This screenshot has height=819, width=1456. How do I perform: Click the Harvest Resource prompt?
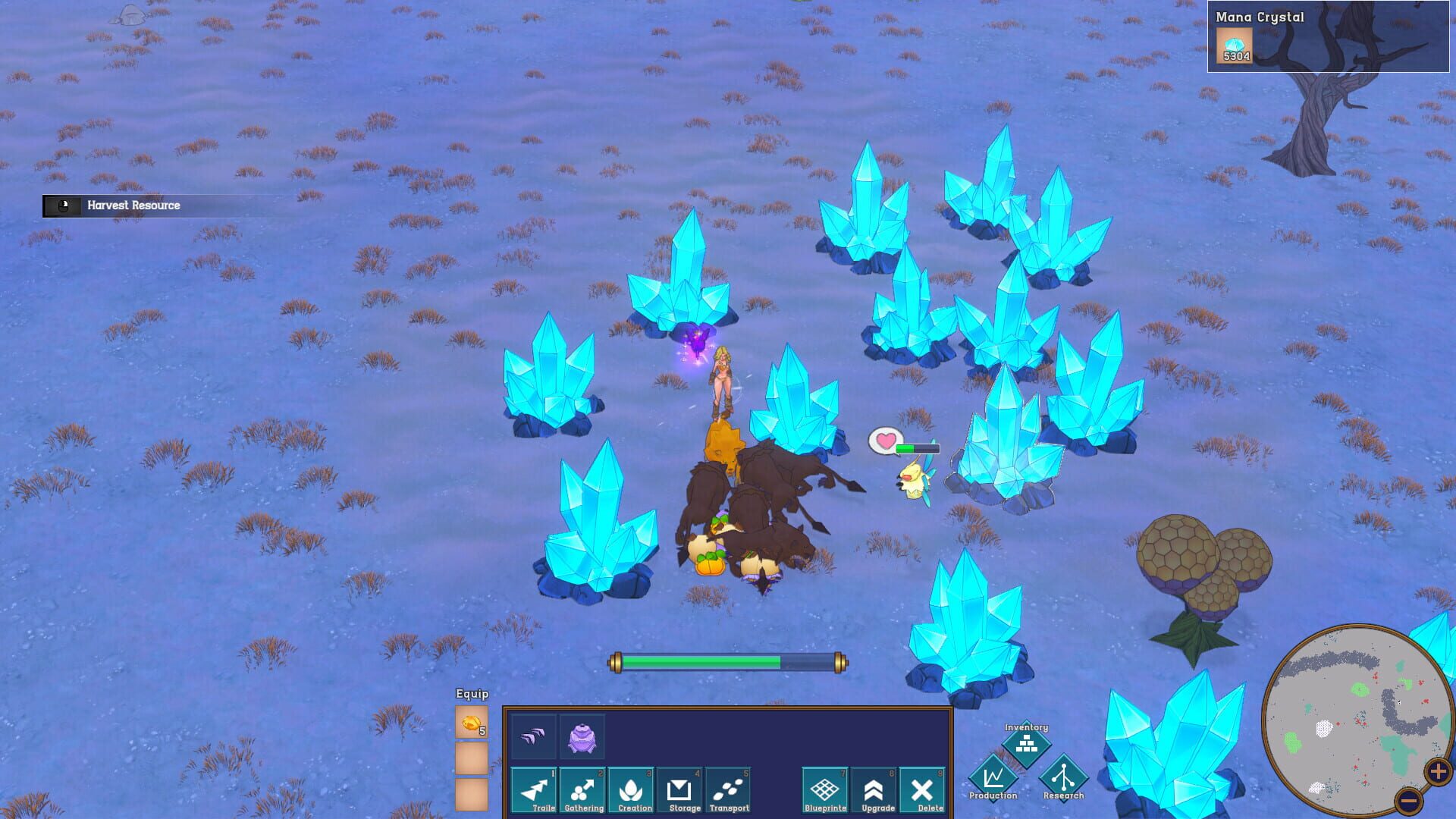pyautogui.click(x=133, y=205)
